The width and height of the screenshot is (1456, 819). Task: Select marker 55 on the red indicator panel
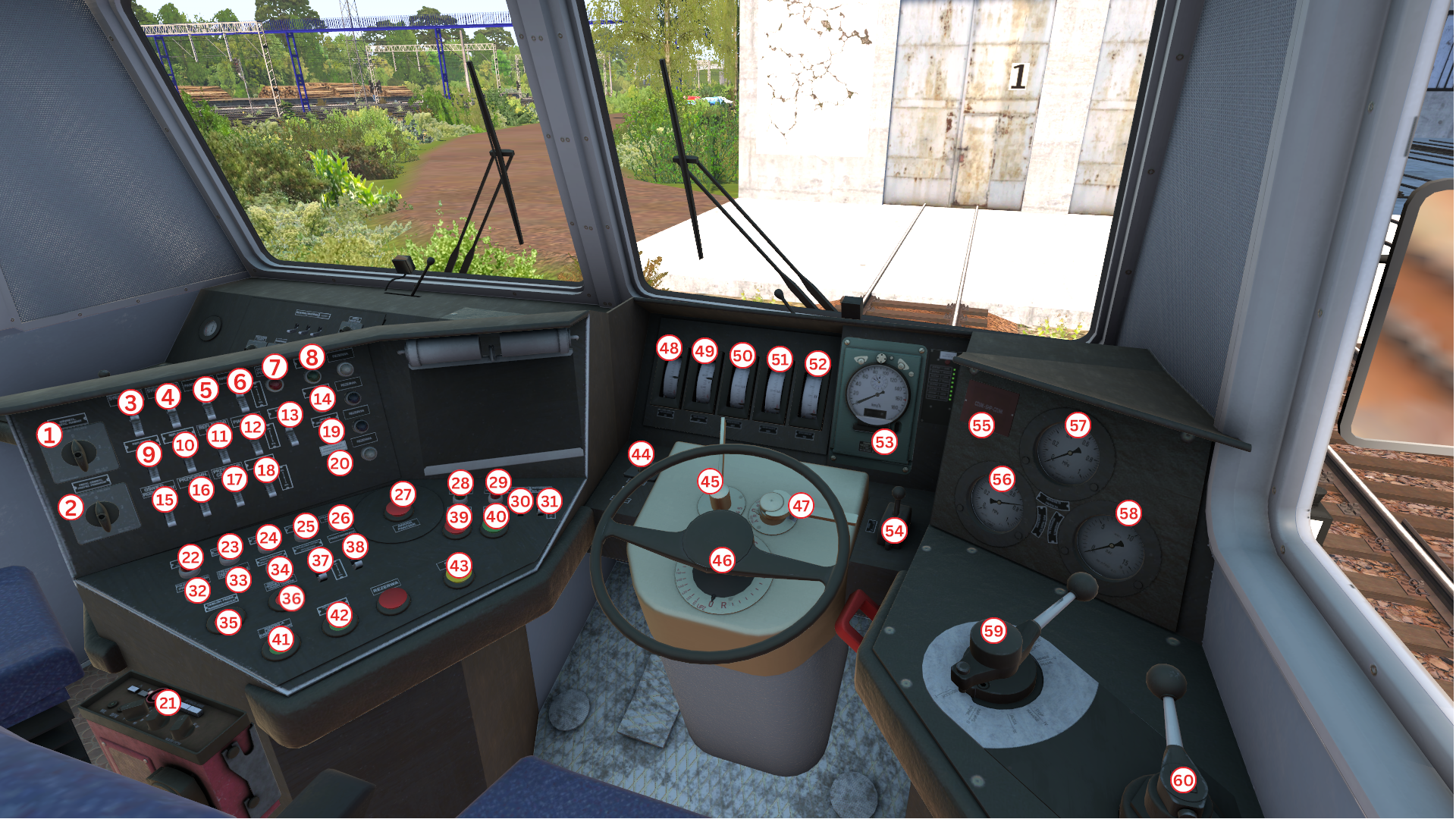(981, 425)
